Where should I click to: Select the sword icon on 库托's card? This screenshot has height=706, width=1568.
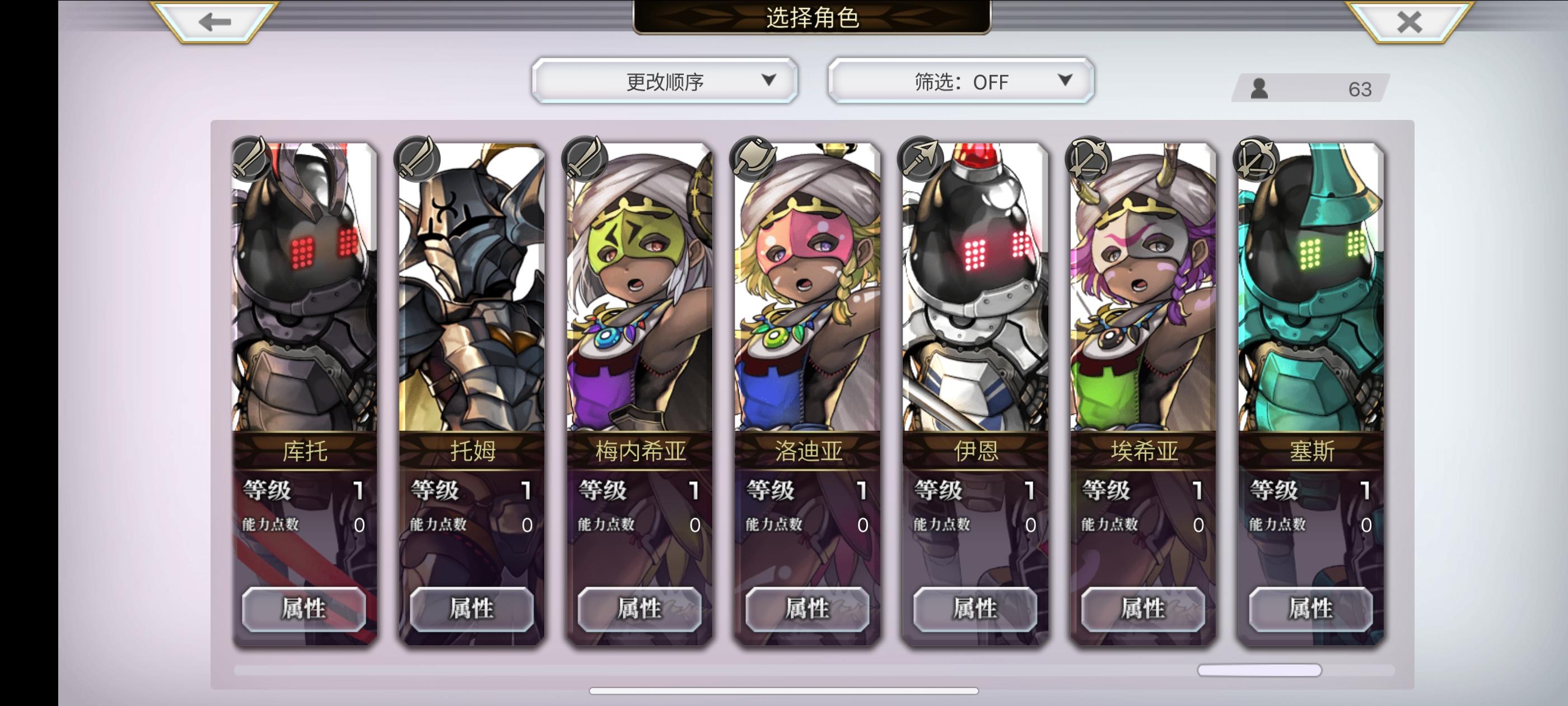(x=249, y=160)
